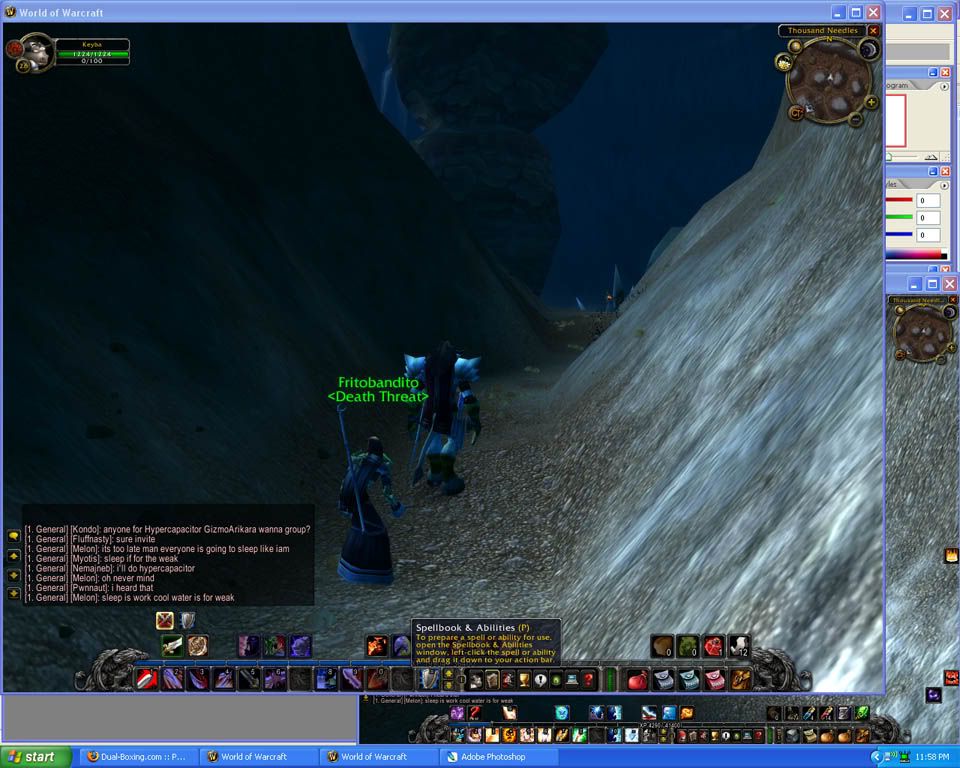Use the white item showing count 12

(738, 646)
